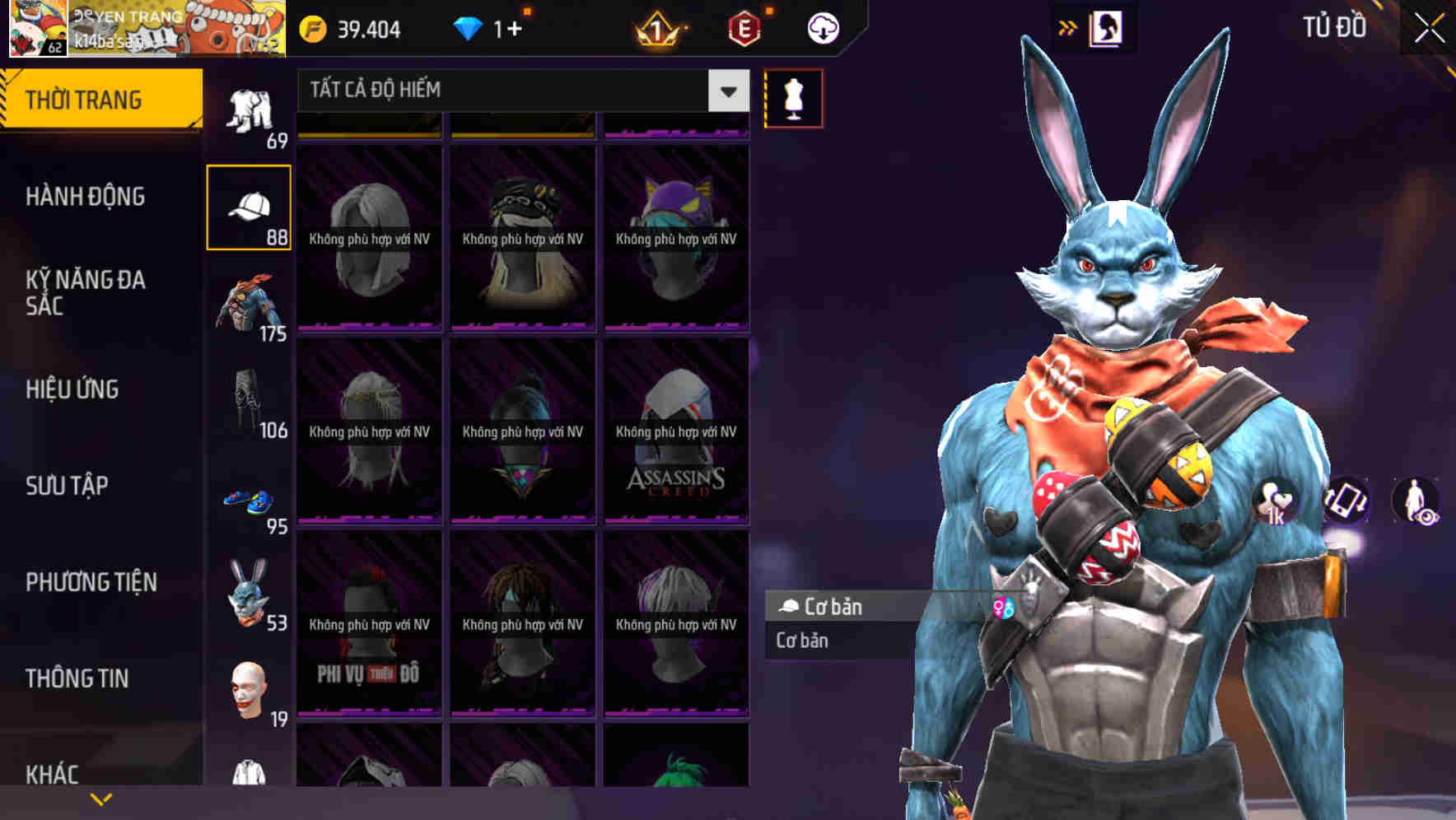Switch to the HÀNH ĐỘNG tab
The height and width of the screenshot is (820, 1456).
[x=86, y=197]
